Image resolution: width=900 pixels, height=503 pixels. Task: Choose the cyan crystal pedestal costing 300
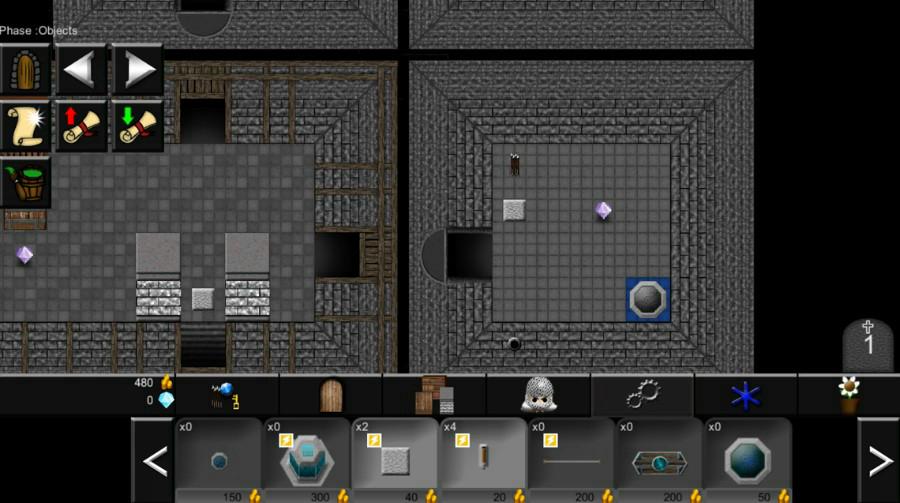click(306, 461)
